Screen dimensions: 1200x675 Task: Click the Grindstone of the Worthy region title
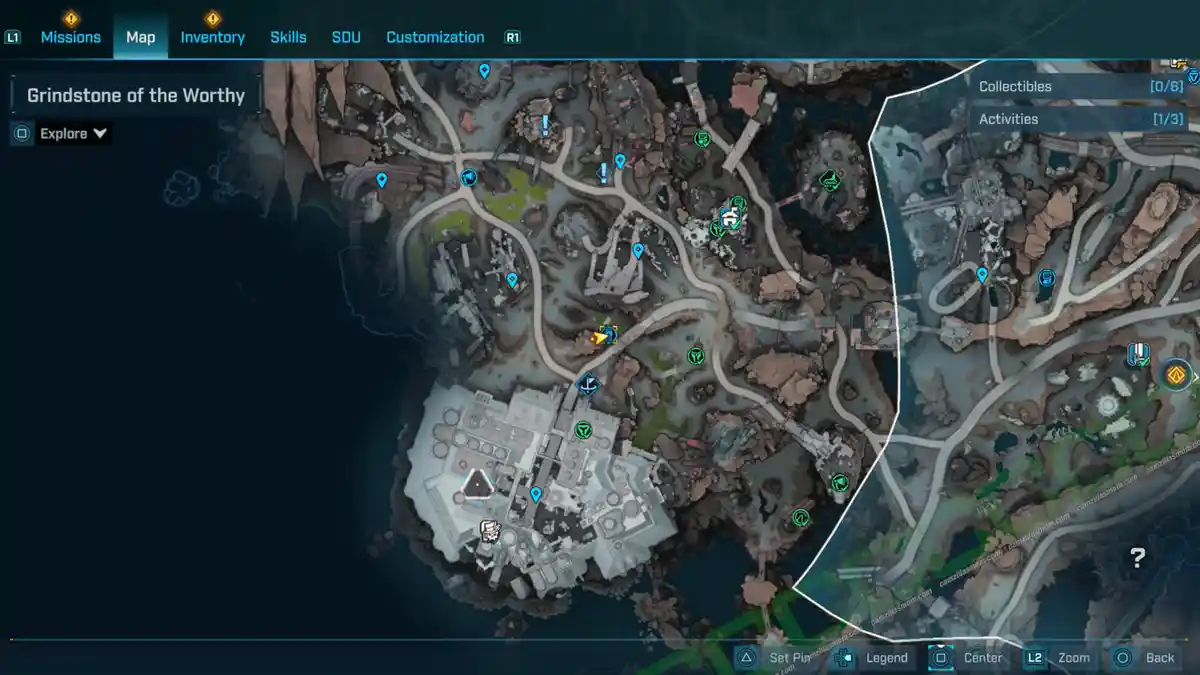click(x=136, y=96)
